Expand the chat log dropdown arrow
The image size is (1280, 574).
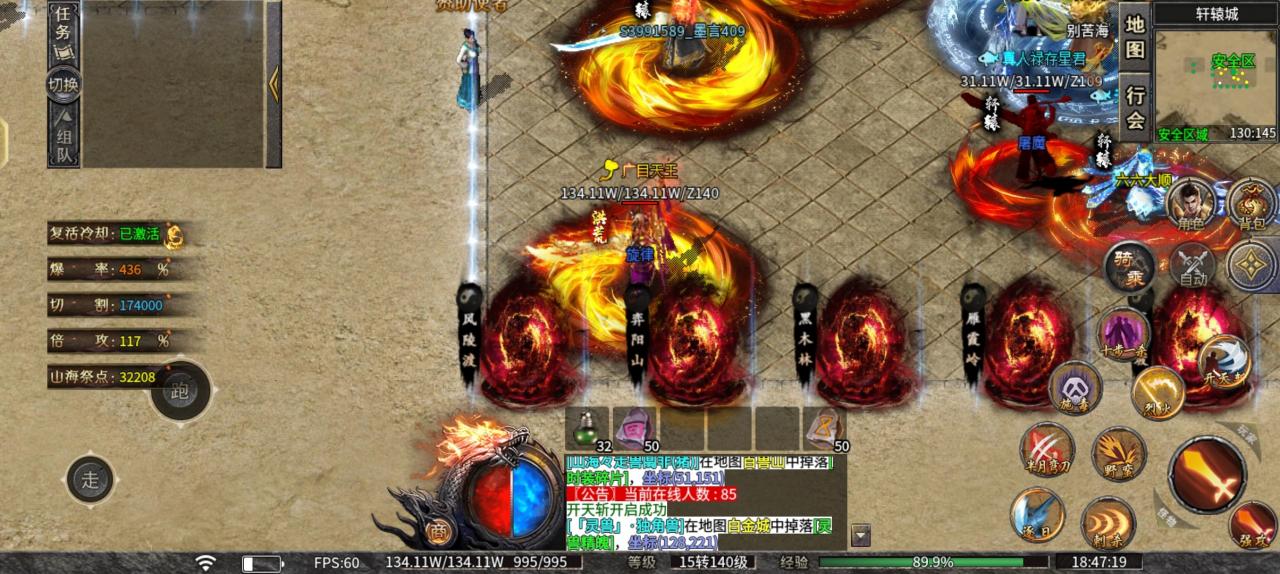[x=860, y=536]
